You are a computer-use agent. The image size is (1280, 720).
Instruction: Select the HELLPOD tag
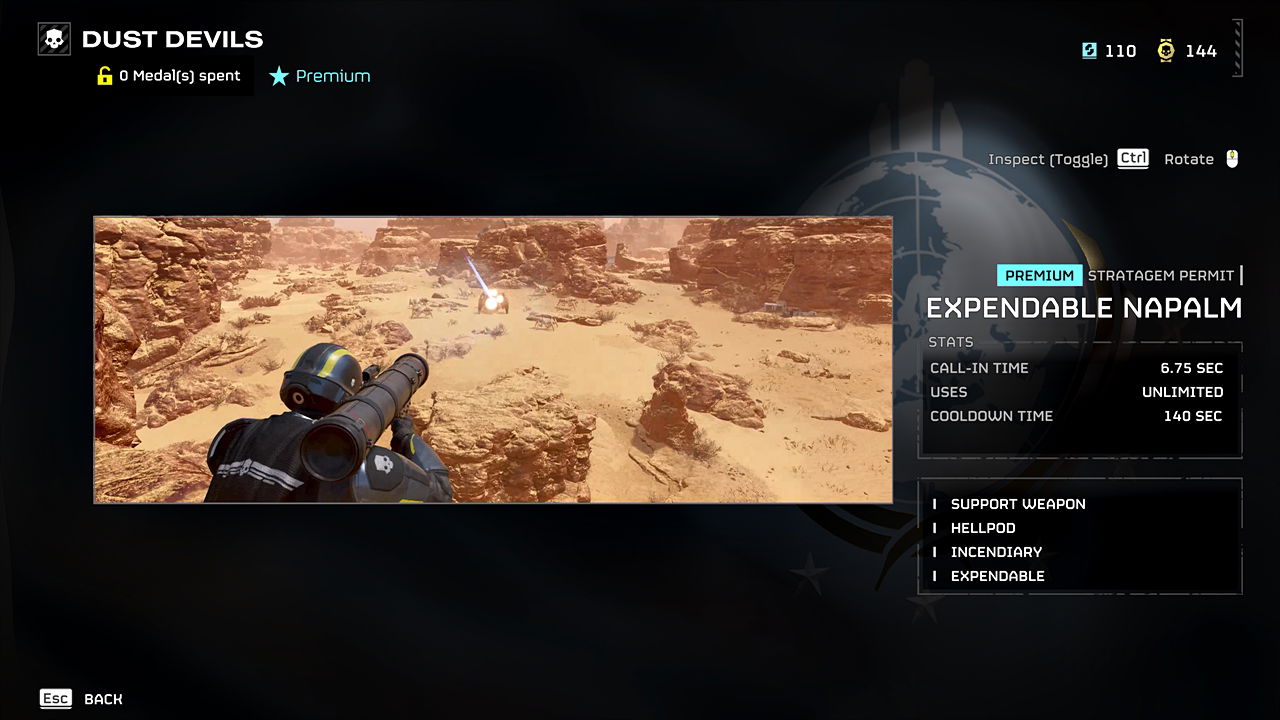click(982, 528)
